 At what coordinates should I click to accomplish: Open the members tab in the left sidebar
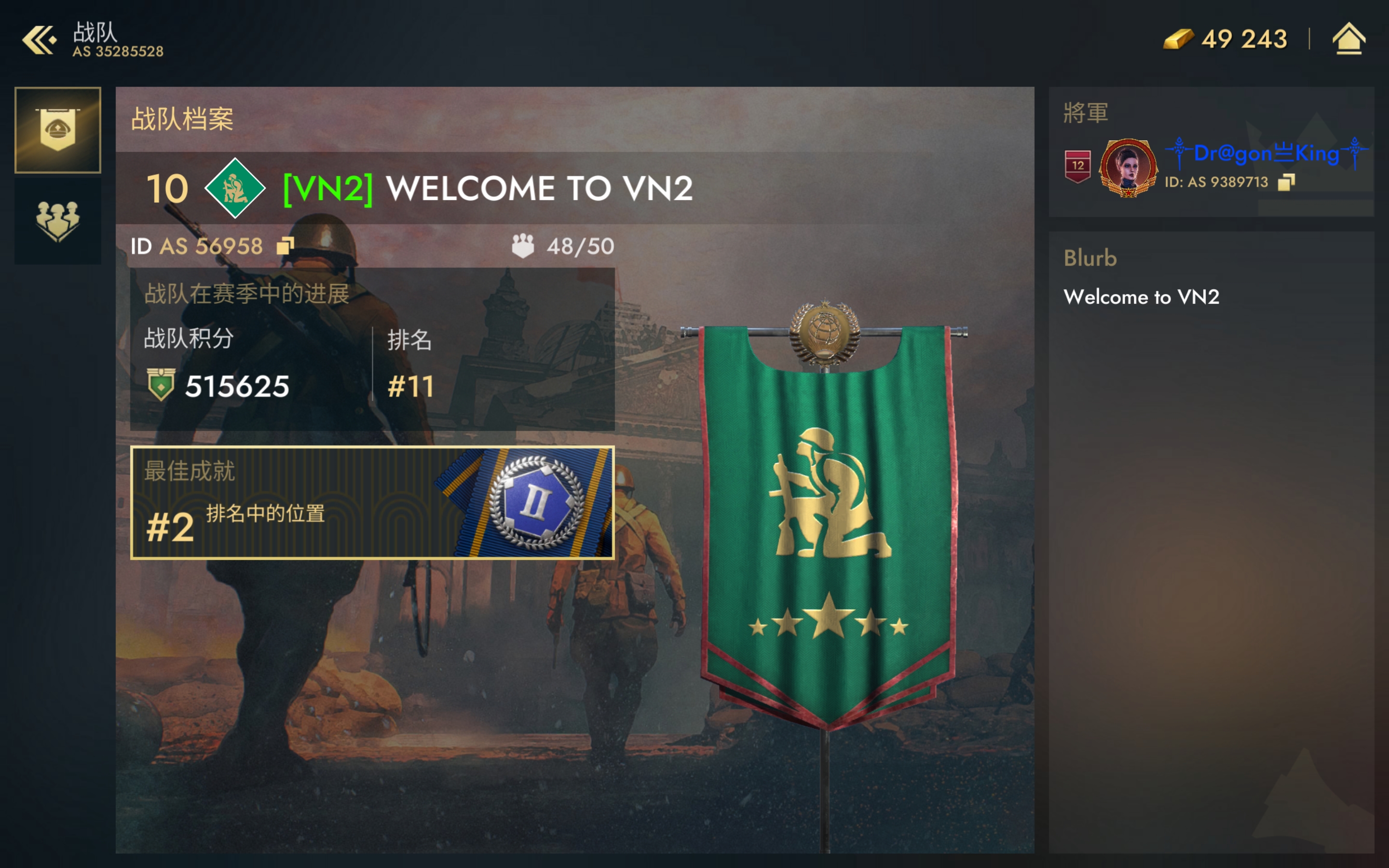click(57, 221)
